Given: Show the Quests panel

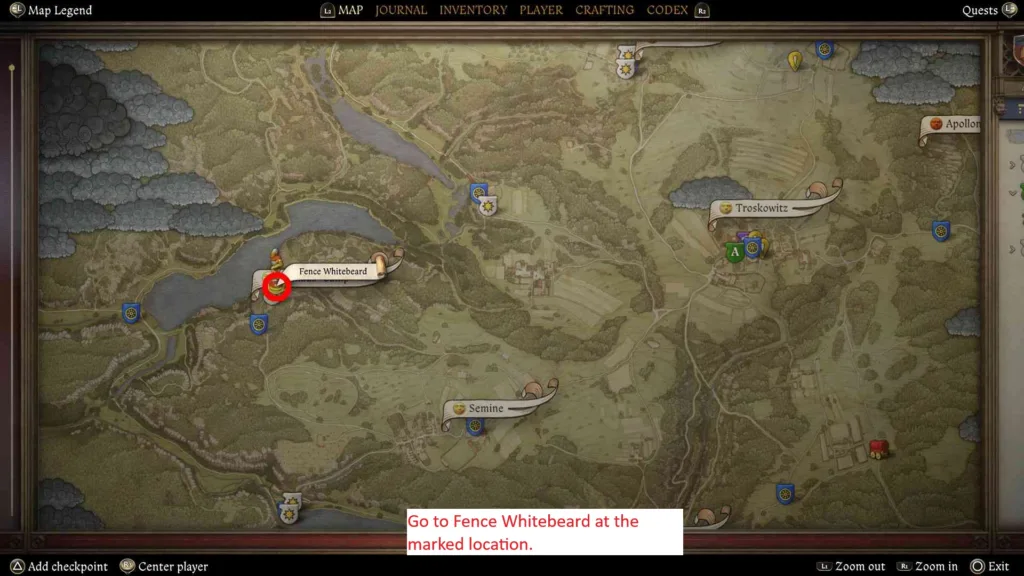Looking at the screenshot, I should (x=980, y=11).
